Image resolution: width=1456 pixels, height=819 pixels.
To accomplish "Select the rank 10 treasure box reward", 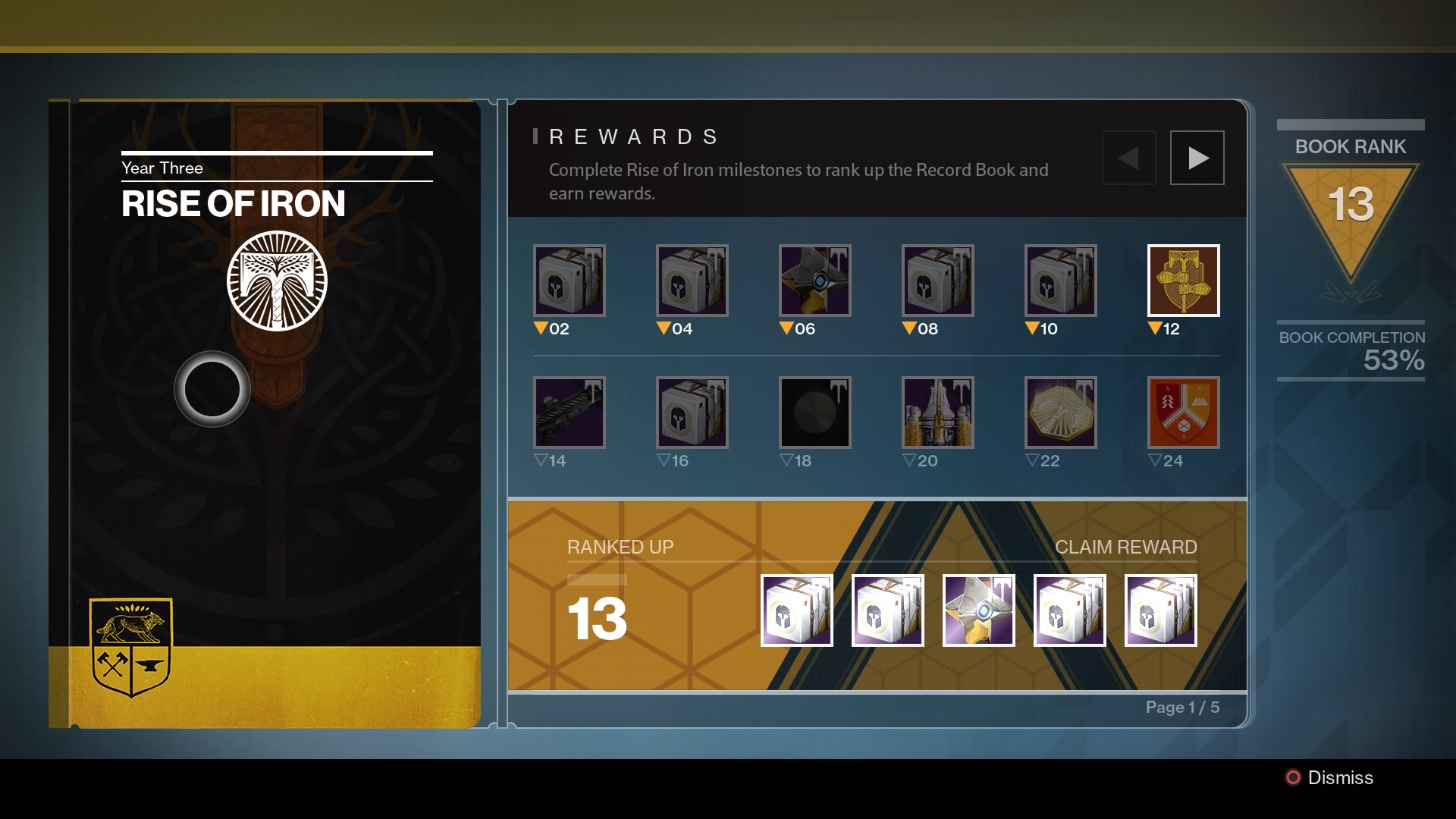I will tap(1061, 281).
